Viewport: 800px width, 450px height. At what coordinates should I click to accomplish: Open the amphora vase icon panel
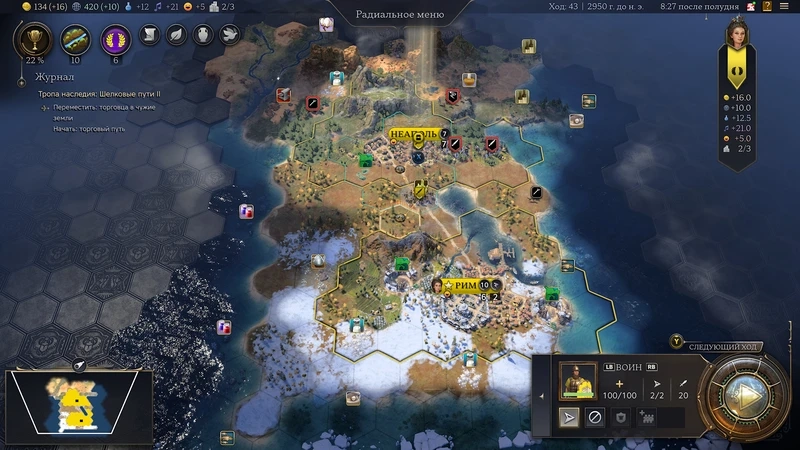click(x=202, y=33)
